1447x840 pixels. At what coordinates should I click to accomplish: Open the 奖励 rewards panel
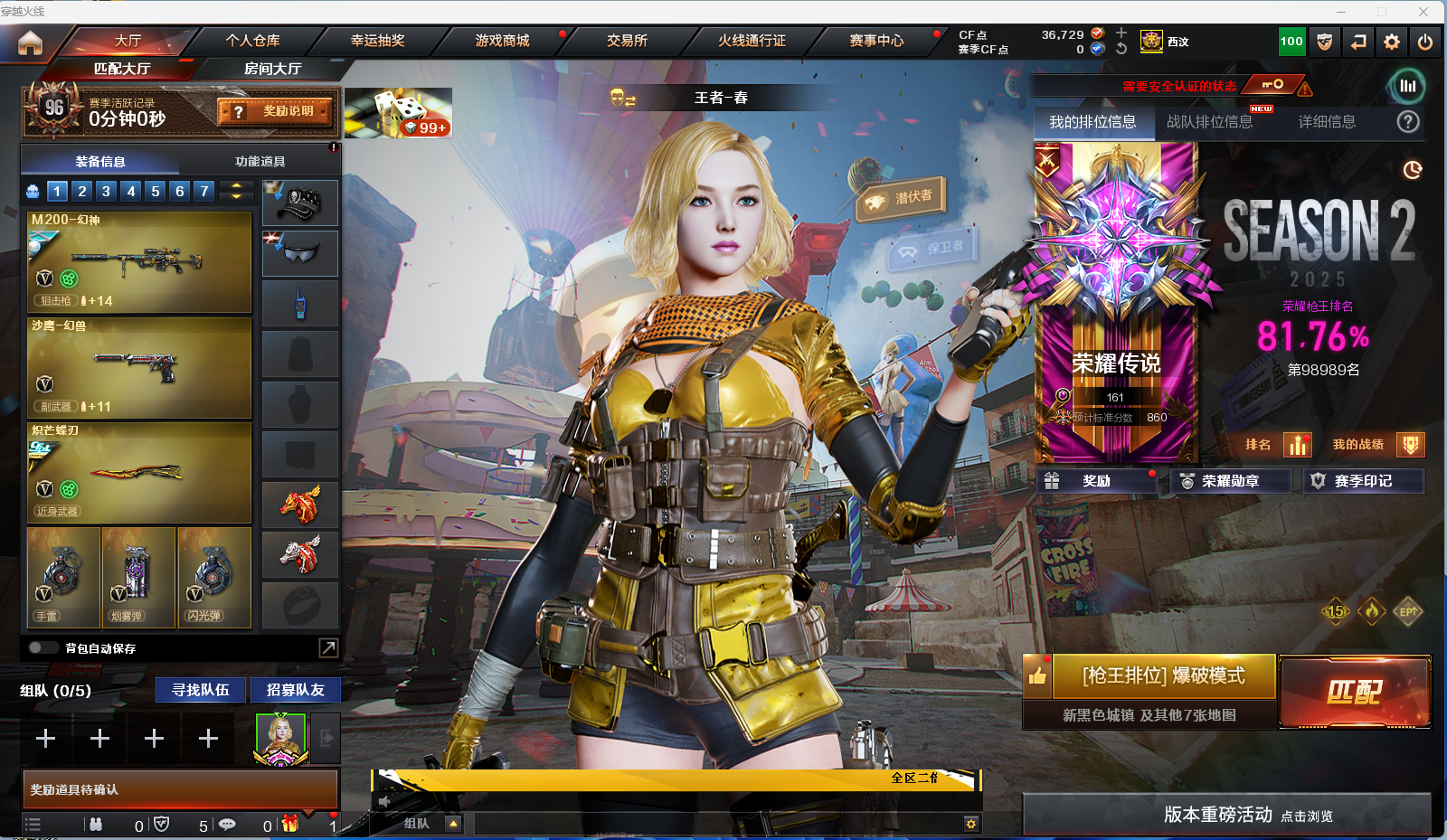1096,481
